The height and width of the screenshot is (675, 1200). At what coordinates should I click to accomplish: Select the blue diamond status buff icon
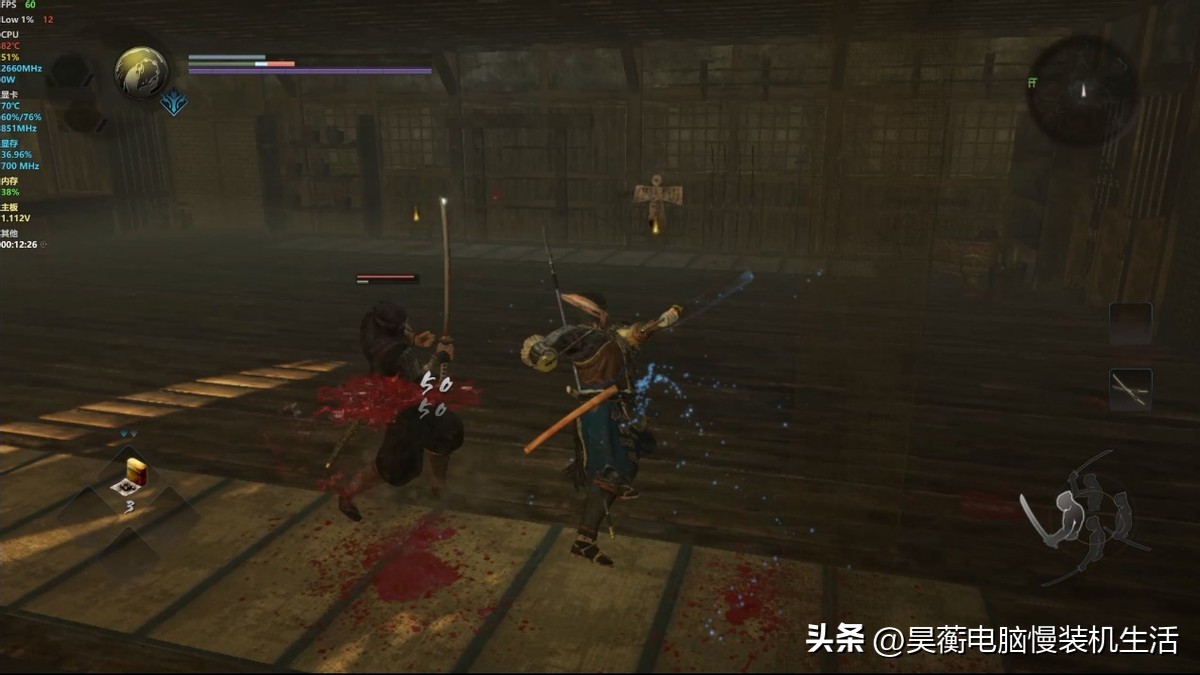pyautogui.click(x=175, y=103)
